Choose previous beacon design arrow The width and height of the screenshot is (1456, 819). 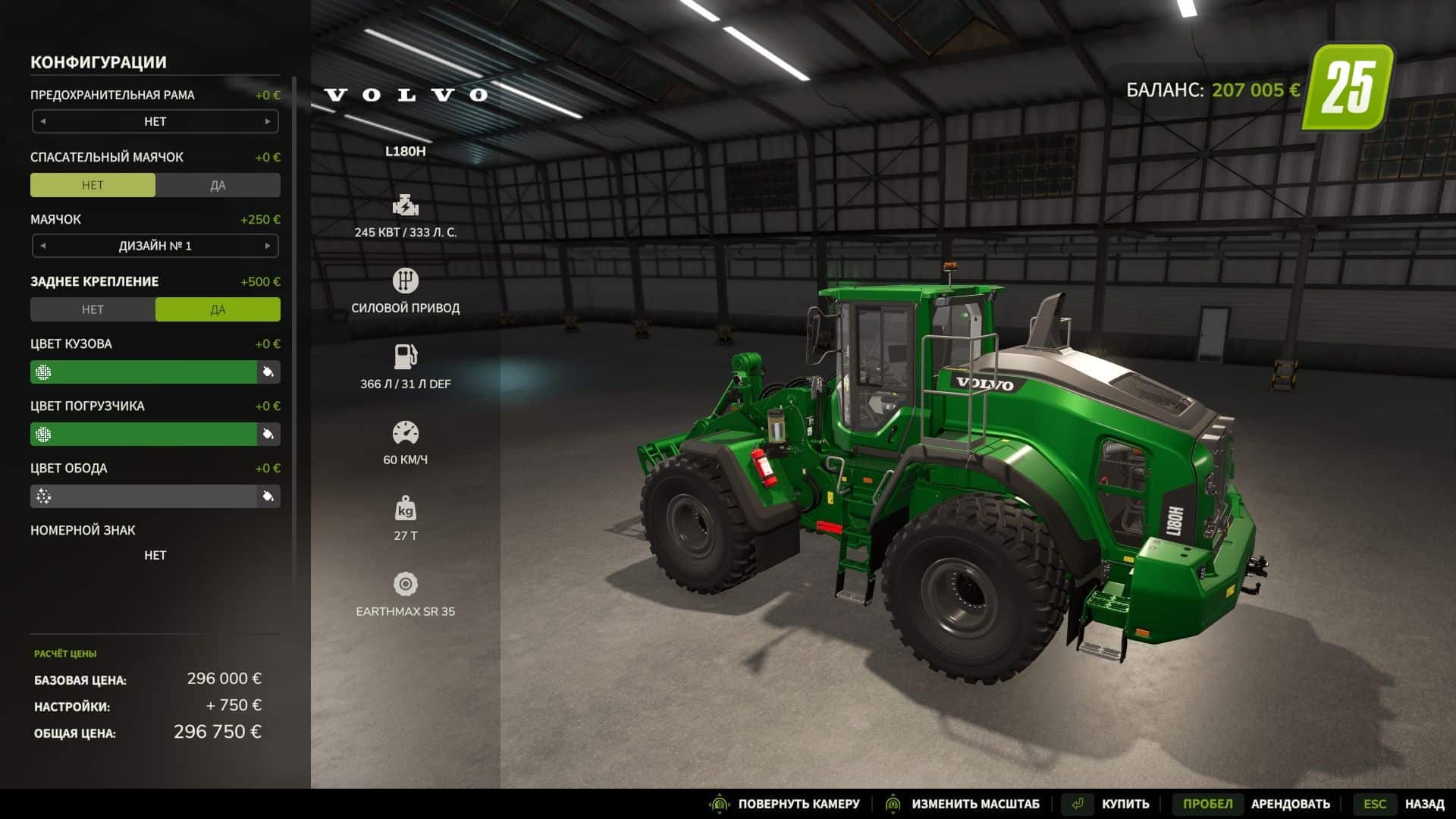click(43, 246)
